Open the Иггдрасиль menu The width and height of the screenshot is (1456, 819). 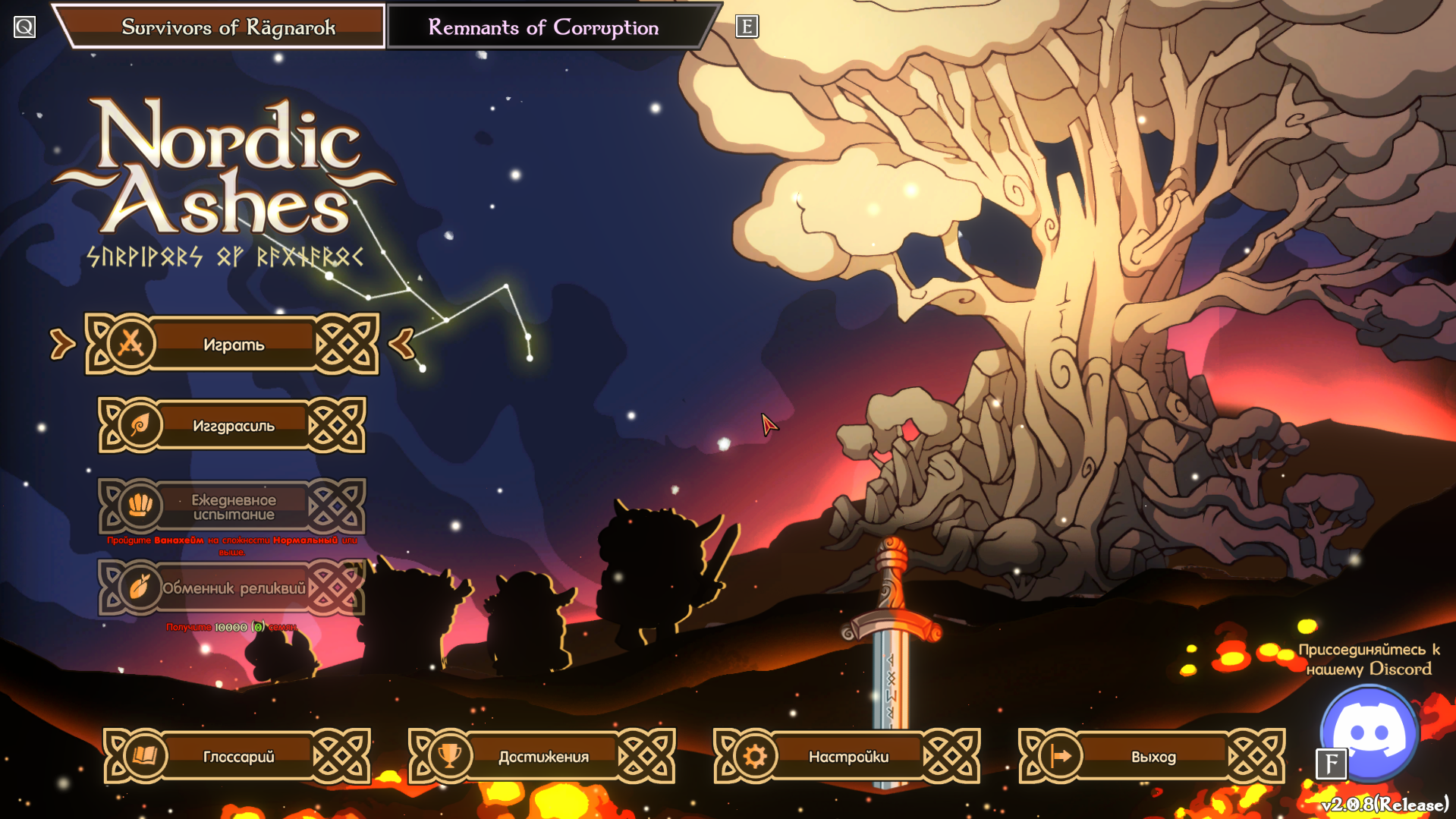pyautogui.click(x=232, y=426)
